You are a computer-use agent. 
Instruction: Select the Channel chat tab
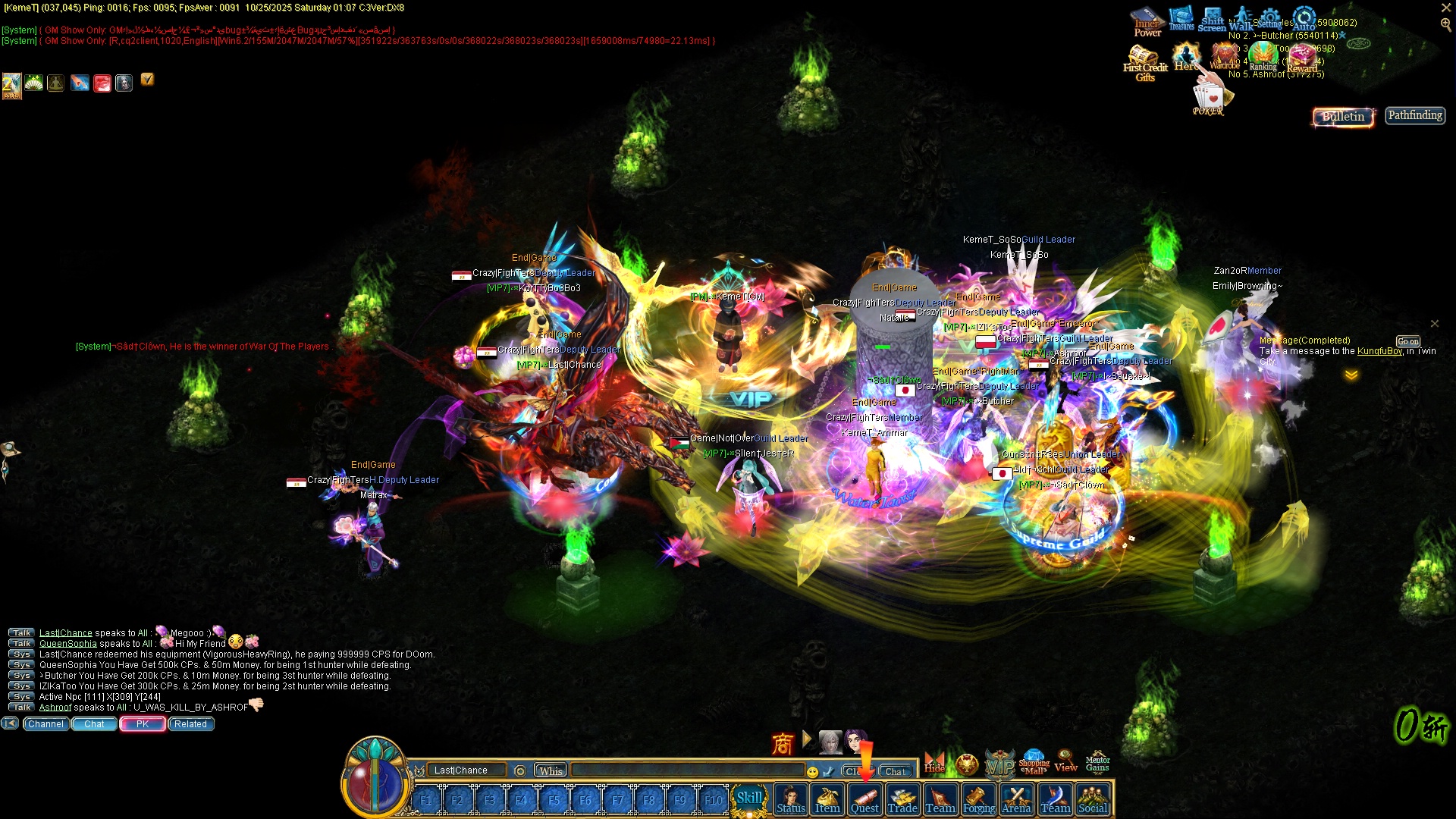[x=45, y=724]
